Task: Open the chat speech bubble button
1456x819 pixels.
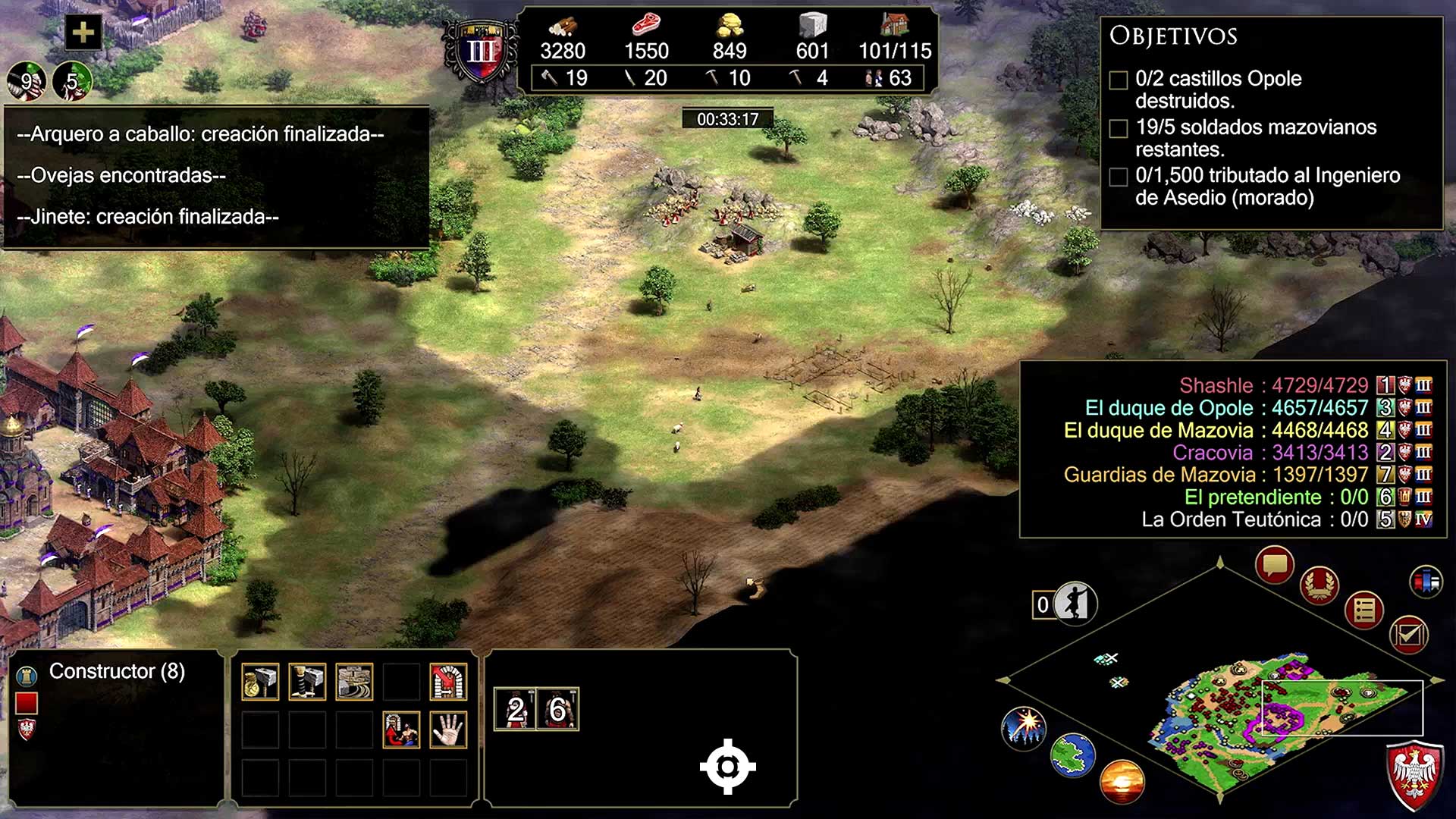Action: (1274, 565)
